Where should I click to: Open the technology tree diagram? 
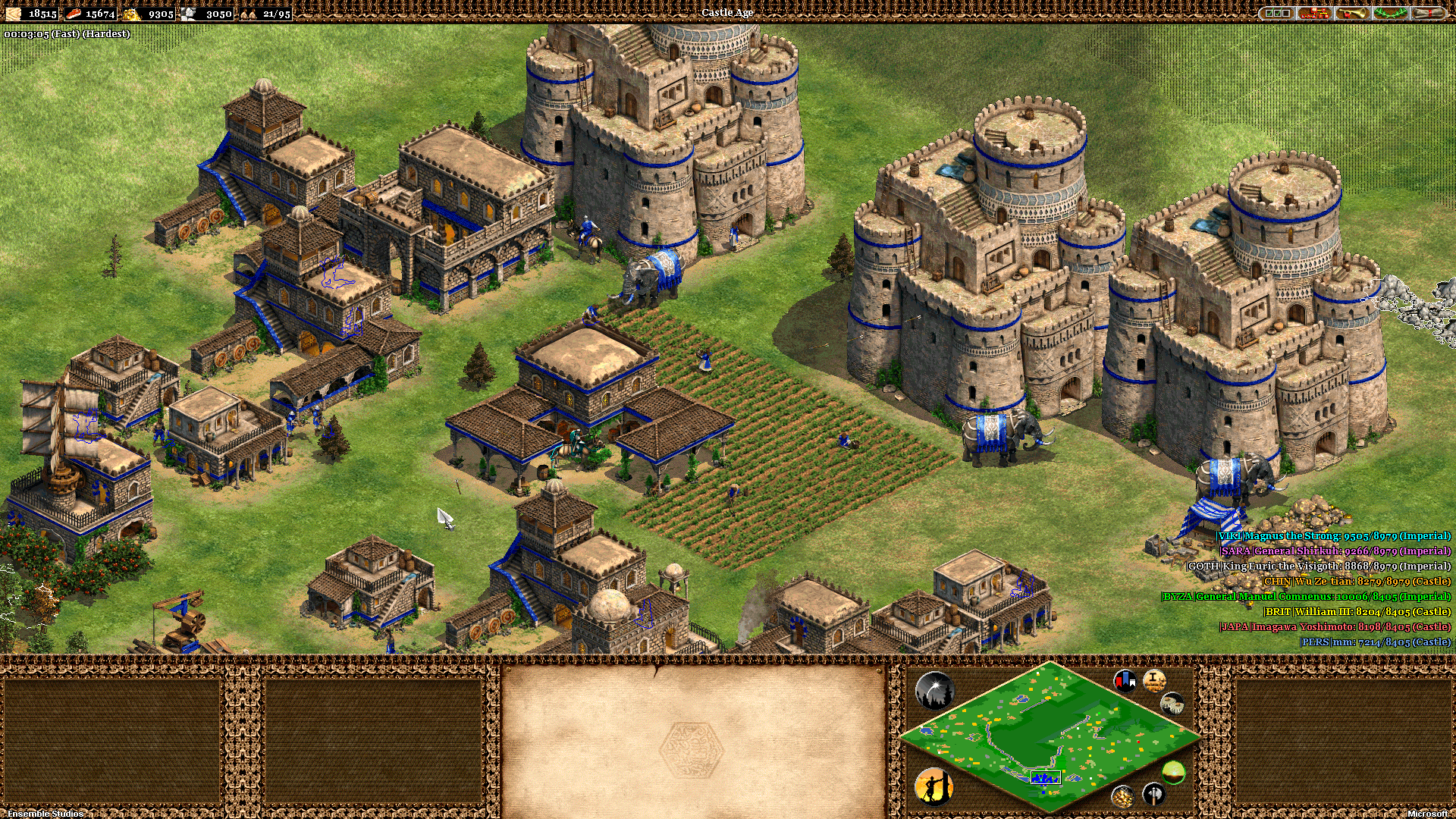click(x=1313, y=13)
